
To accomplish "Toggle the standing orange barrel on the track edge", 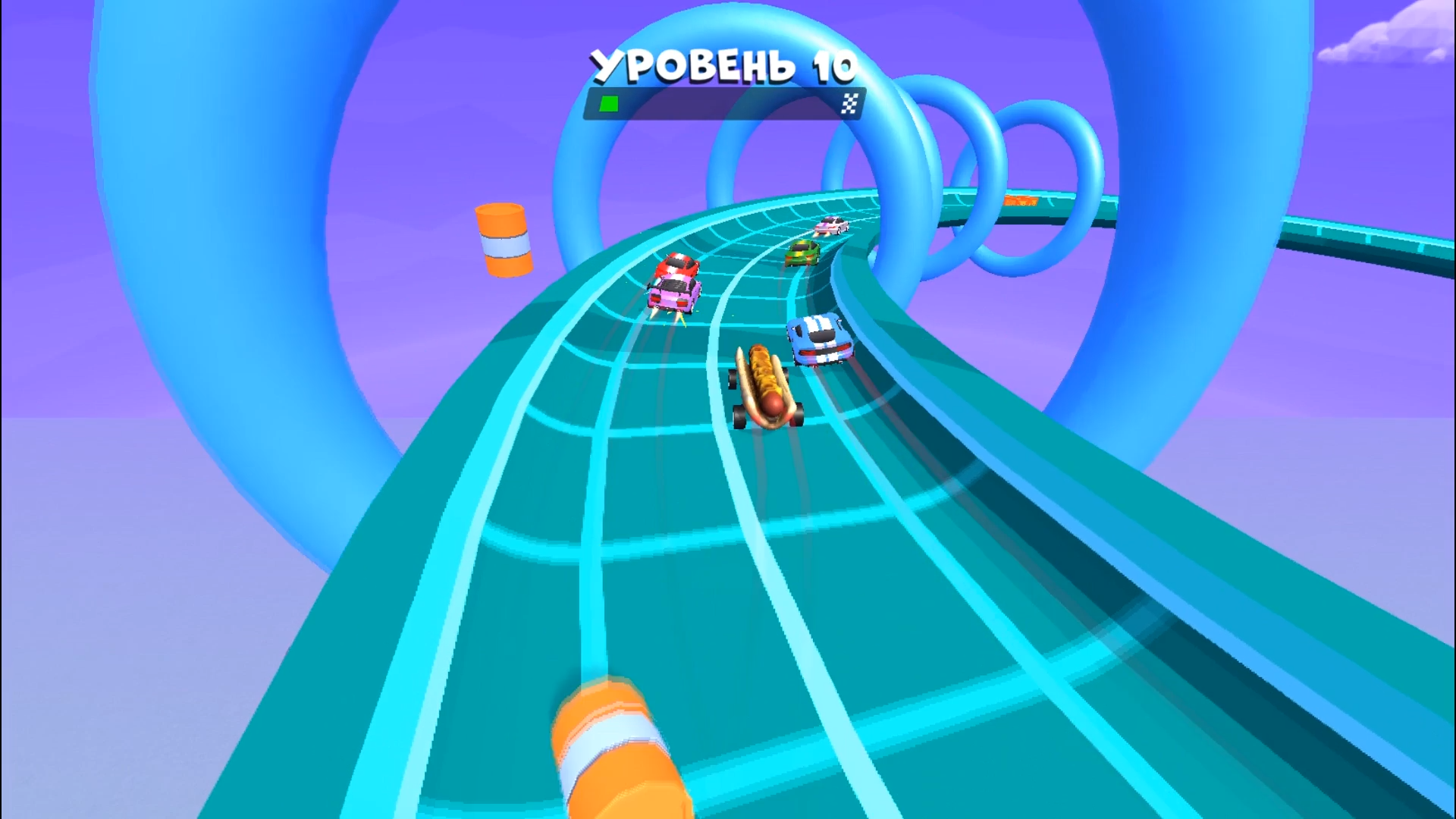I will (x=503, y=239).
